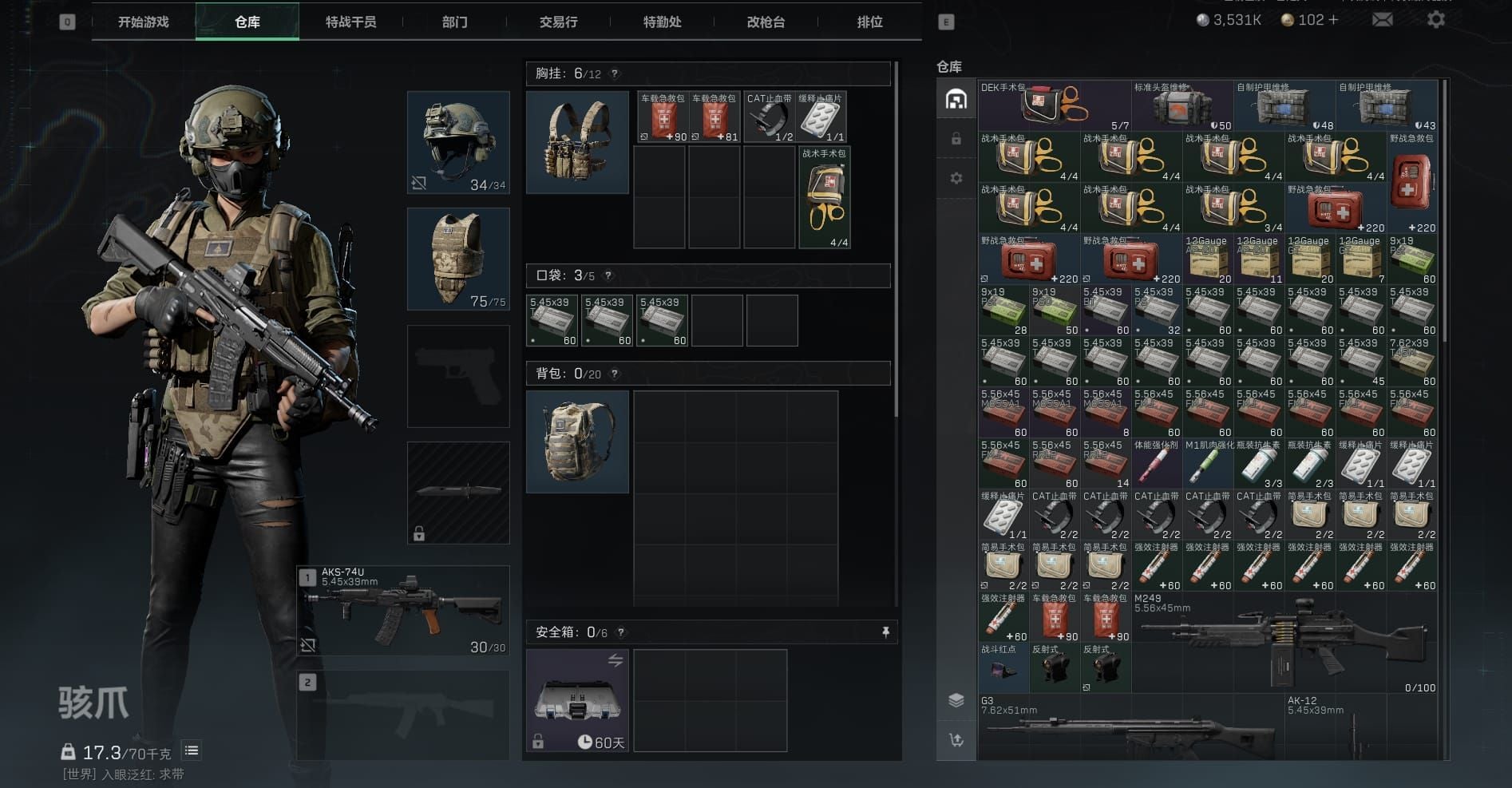
Task: Select the warehouse icon in the right sidebar
Action: [956, 98]
